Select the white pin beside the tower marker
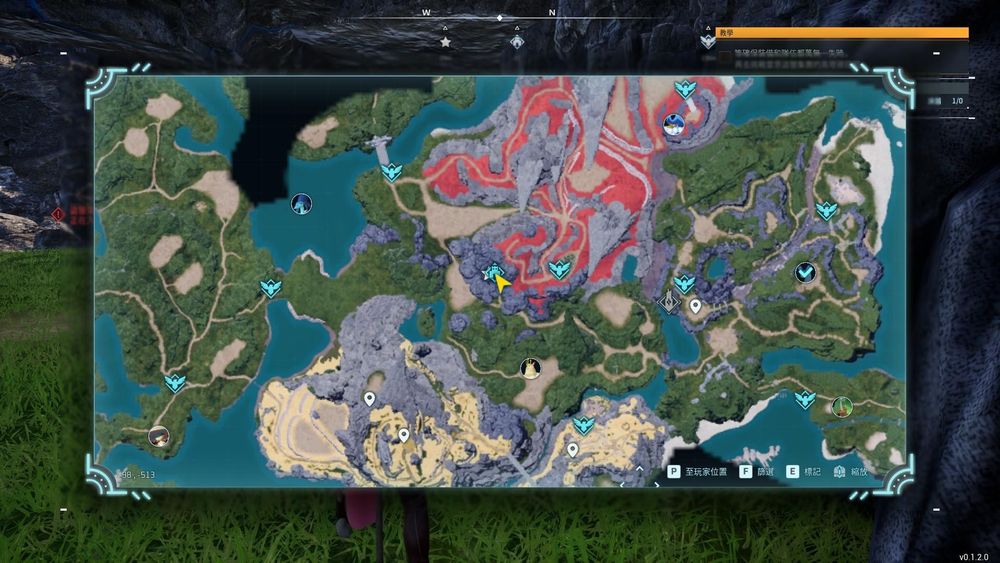Viewport: 1000px width, 563px height. tap(695, 305)
